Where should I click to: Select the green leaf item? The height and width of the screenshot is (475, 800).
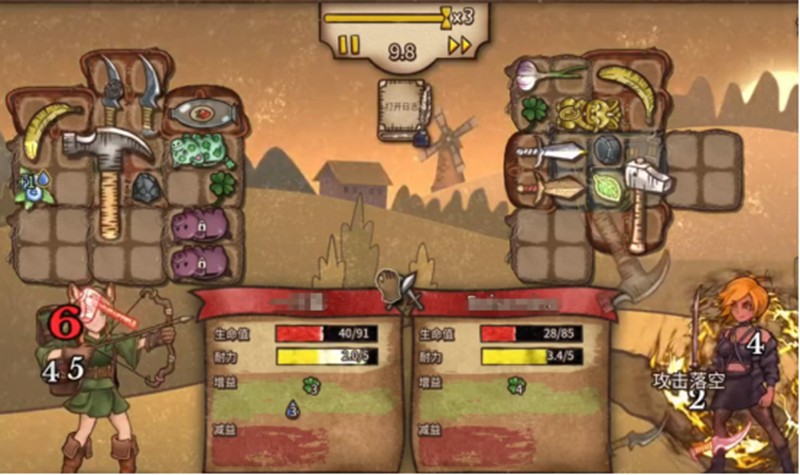pos(605,187)
